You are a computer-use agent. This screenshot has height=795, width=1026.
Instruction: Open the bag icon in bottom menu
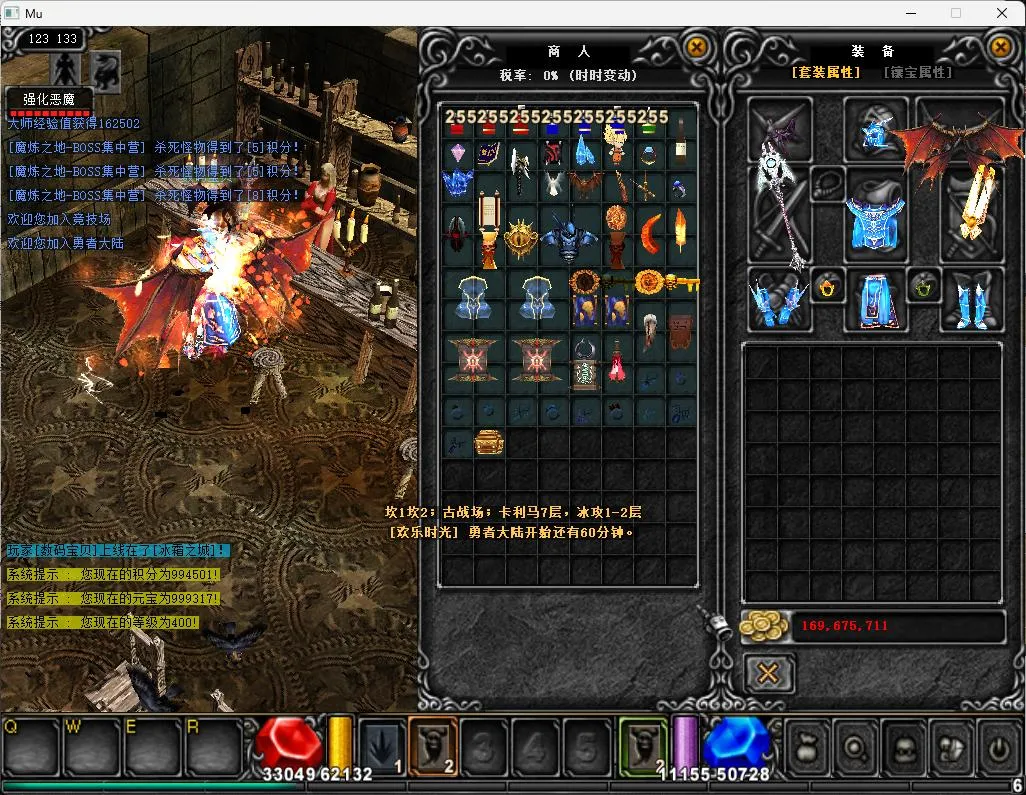point(806,747)
